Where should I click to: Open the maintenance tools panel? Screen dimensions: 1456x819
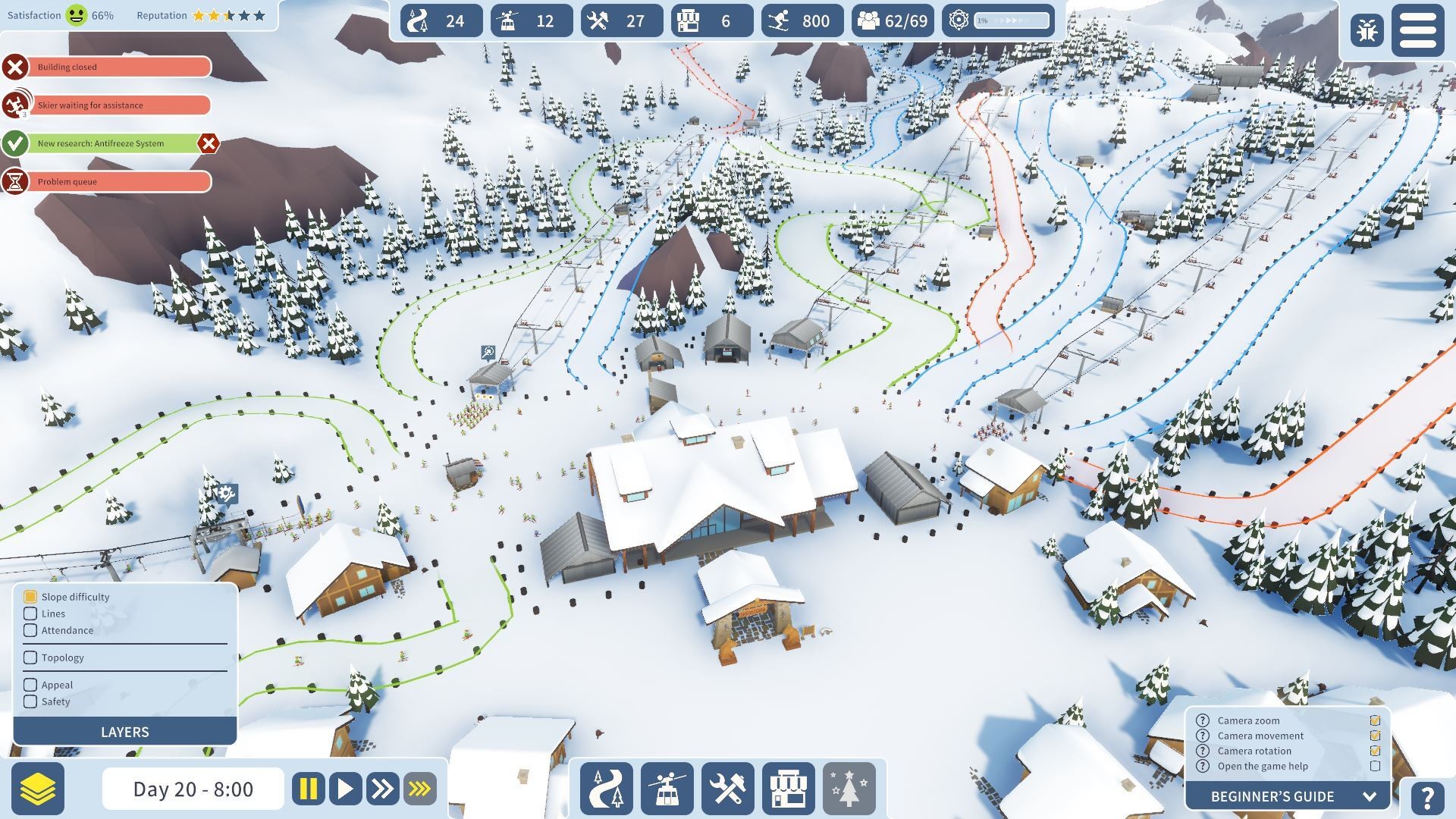click(x=729, y=789)
